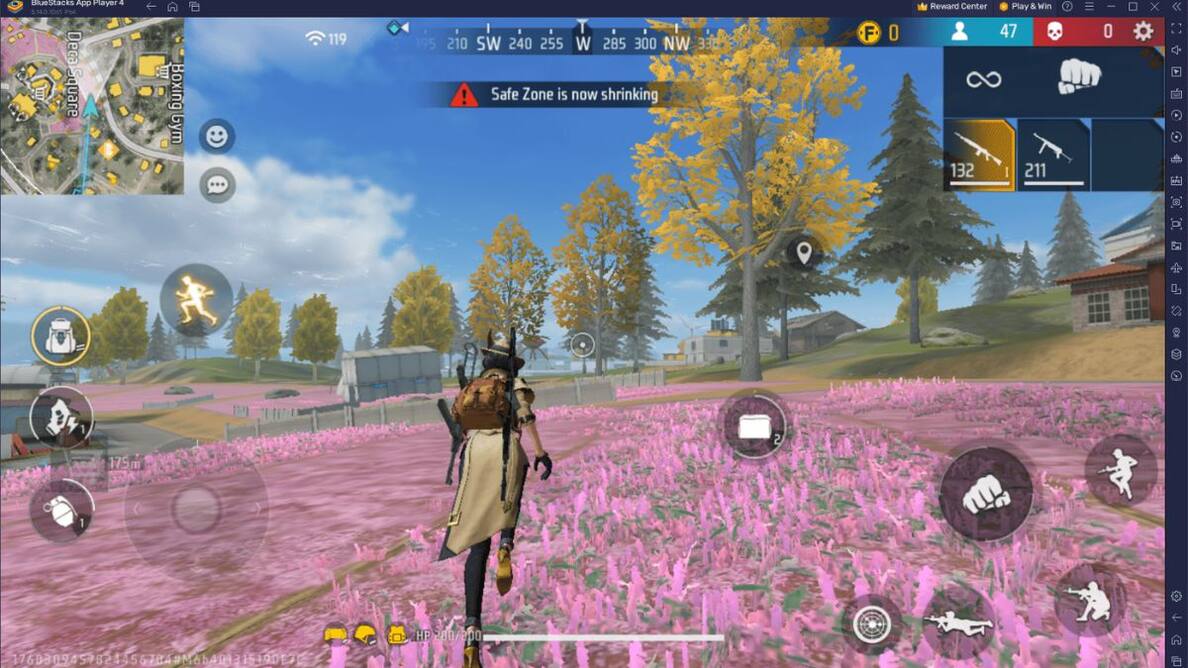Select the fist melee slot
1188x668 pixels.
coord(1079,78)
